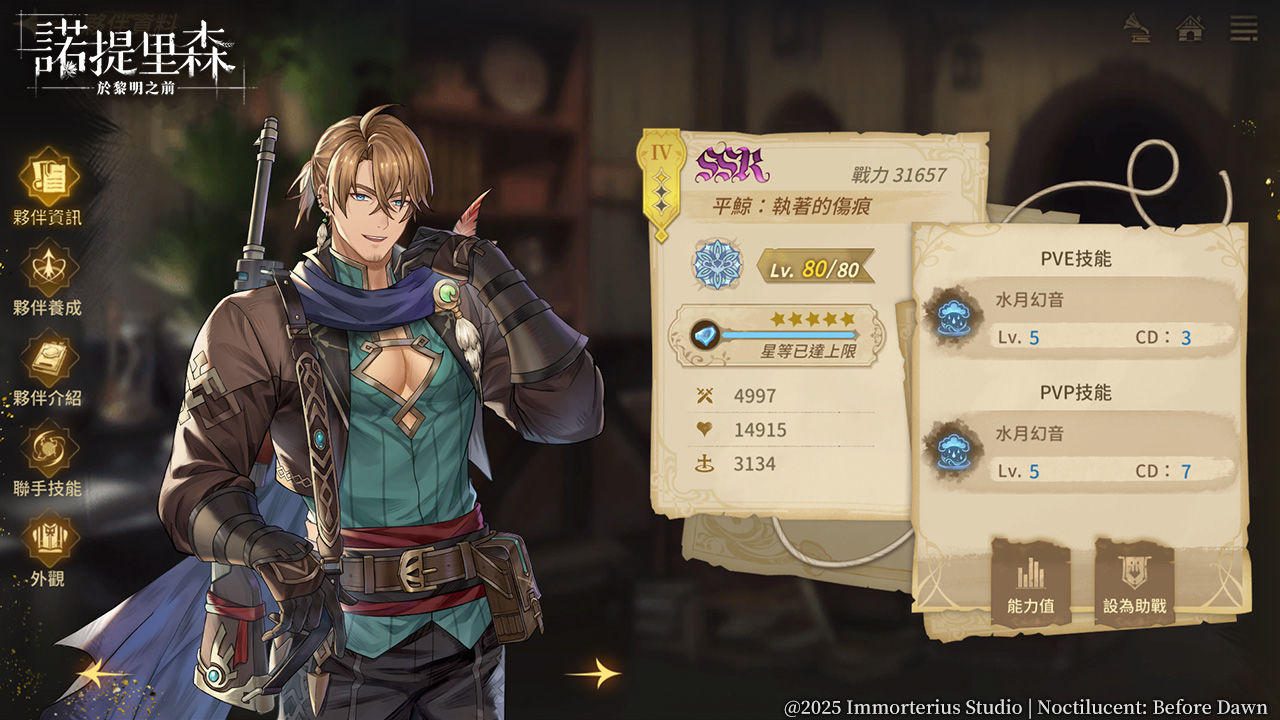The image size is (1280, 720).
Task: Open the hamburger list menu
Action: (1244, 27)
